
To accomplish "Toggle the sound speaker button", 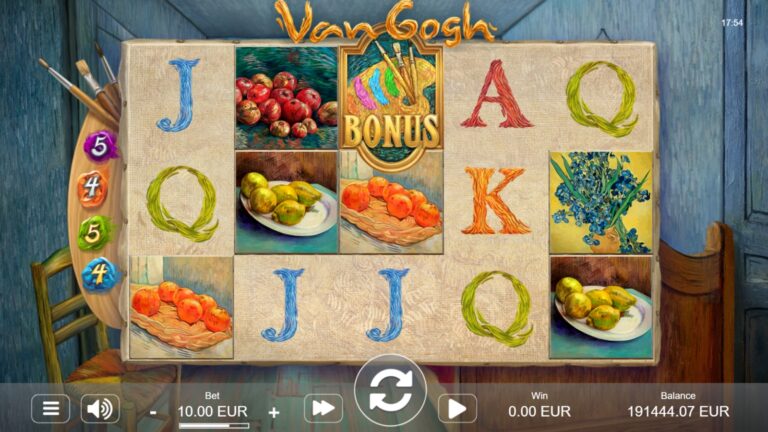I will tap(100, 408).
